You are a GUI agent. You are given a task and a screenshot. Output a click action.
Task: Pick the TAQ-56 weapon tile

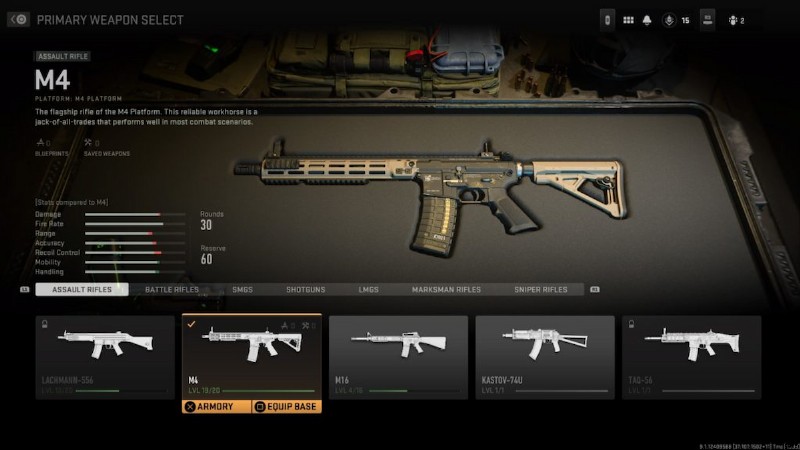pyautogui.click(x=691, y=356)
